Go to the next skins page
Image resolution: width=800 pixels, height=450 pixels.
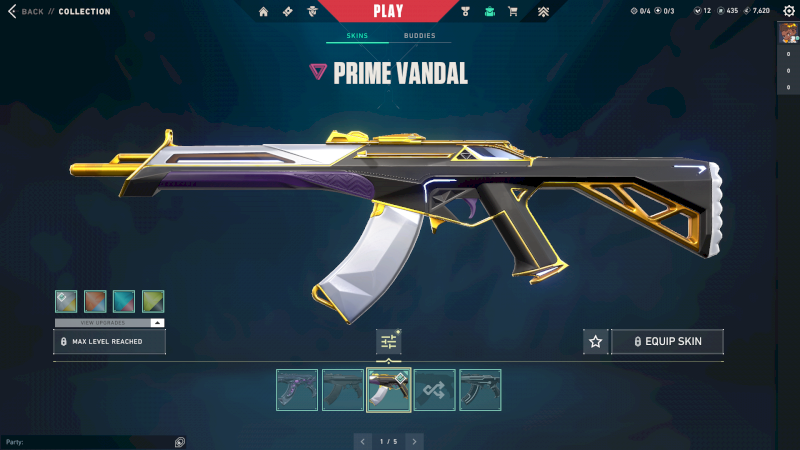414,440
